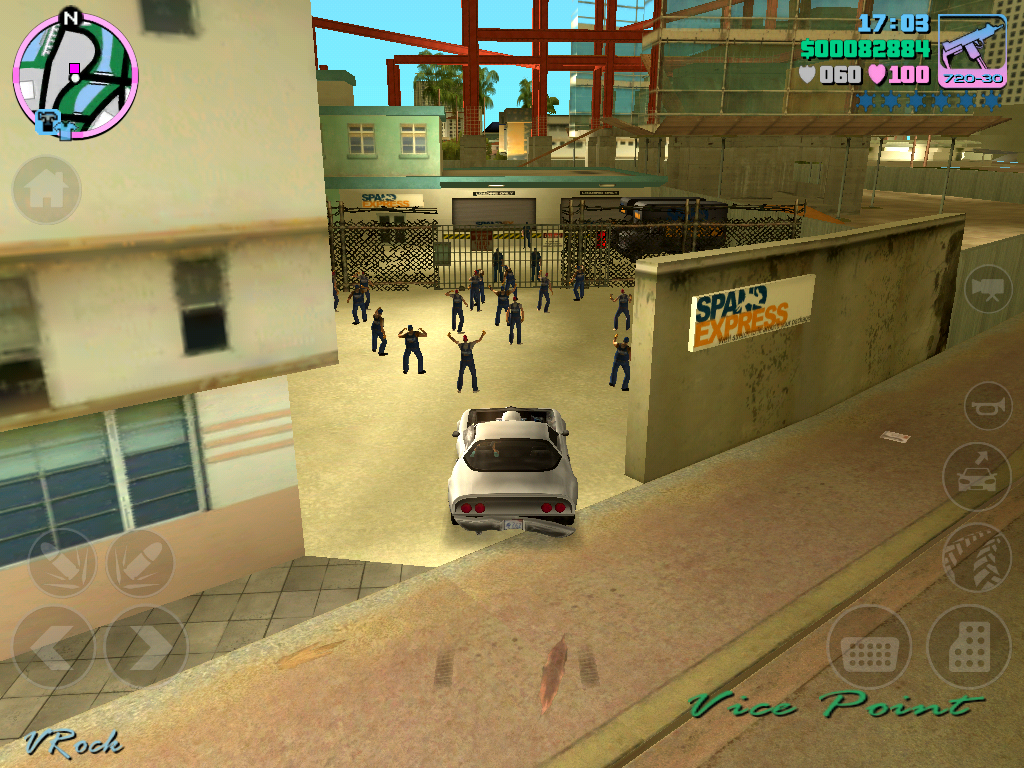Select the submachine gun weapon icon
This screenshot has width=1024, height=768.
972,50
